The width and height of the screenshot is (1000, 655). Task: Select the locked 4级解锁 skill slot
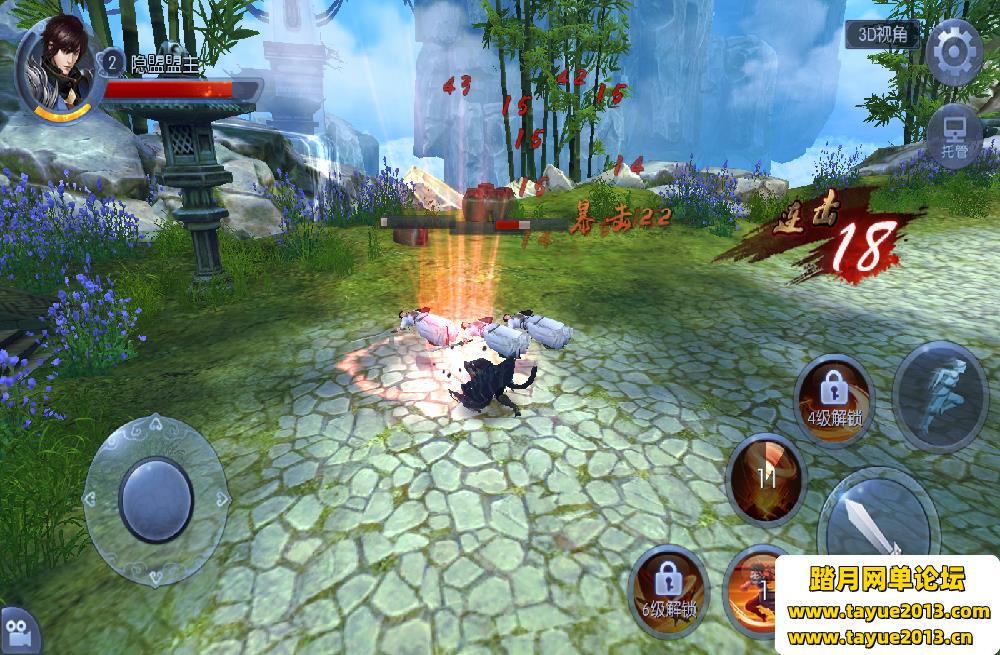click(833, 399)
